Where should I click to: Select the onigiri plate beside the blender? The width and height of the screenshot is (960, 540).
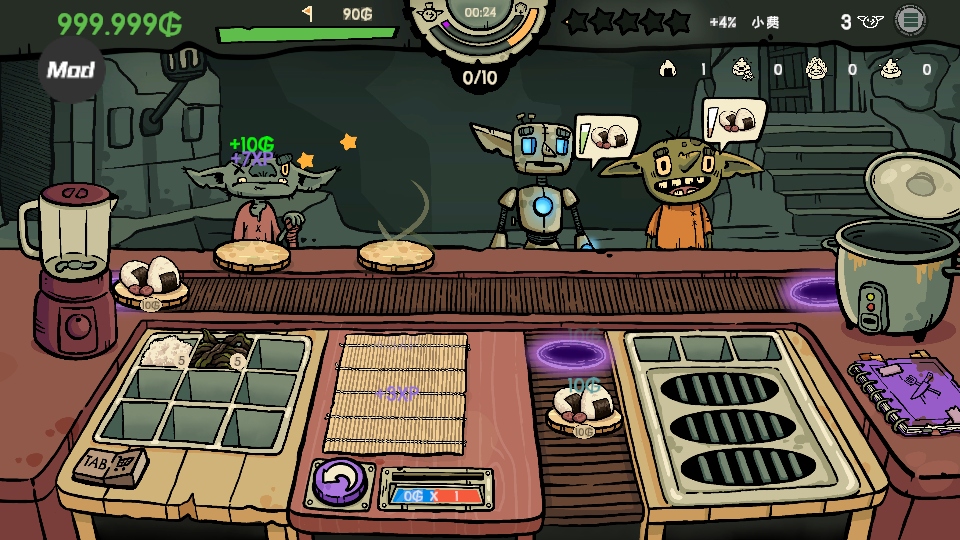pos(151,281)
